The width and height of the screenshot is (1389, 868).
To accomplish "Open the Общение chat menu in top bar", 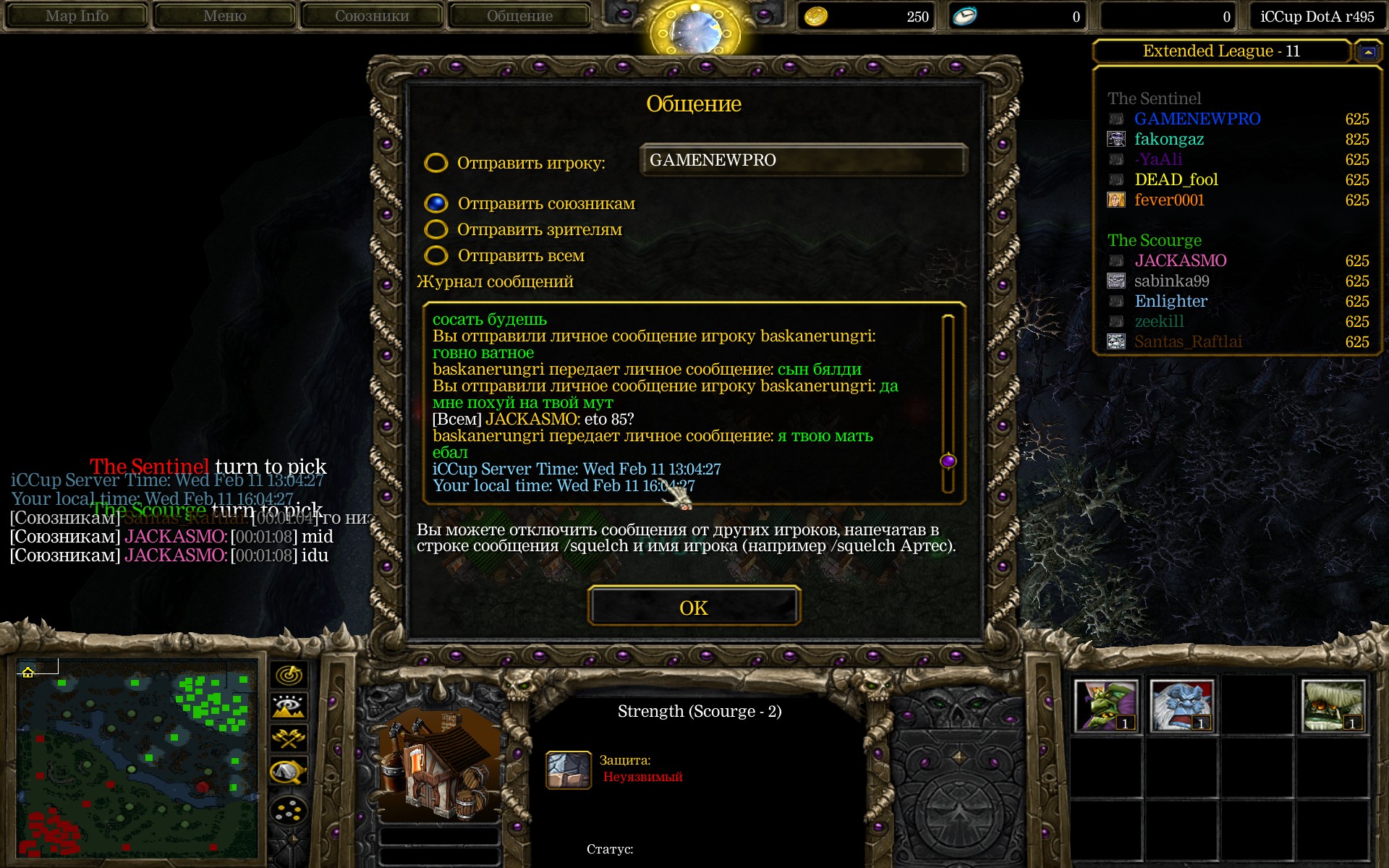I will click(x=519, y=16).
